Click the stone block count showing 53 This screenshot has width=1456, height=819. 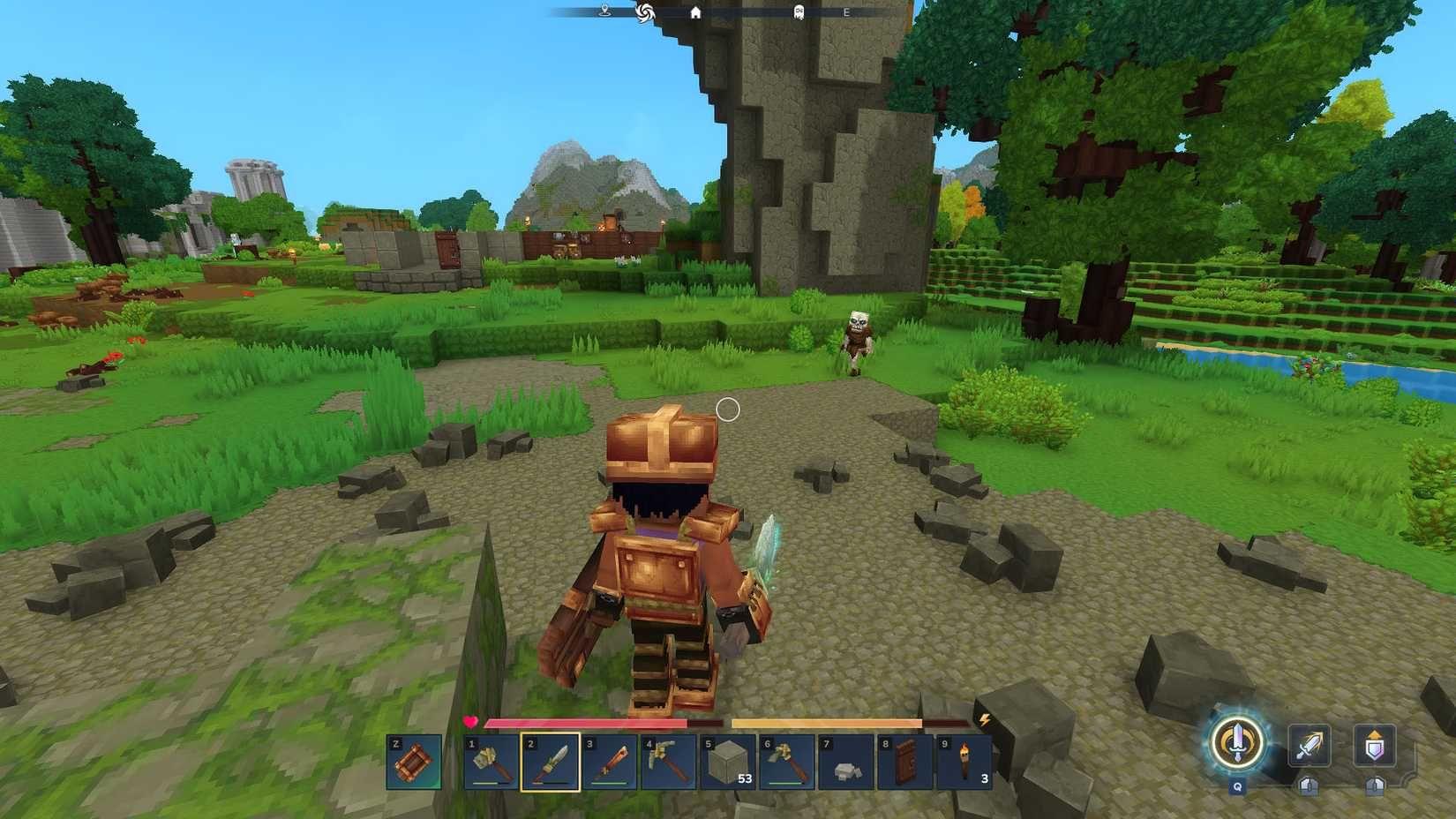pyautogui.click(x=744, y=778)
